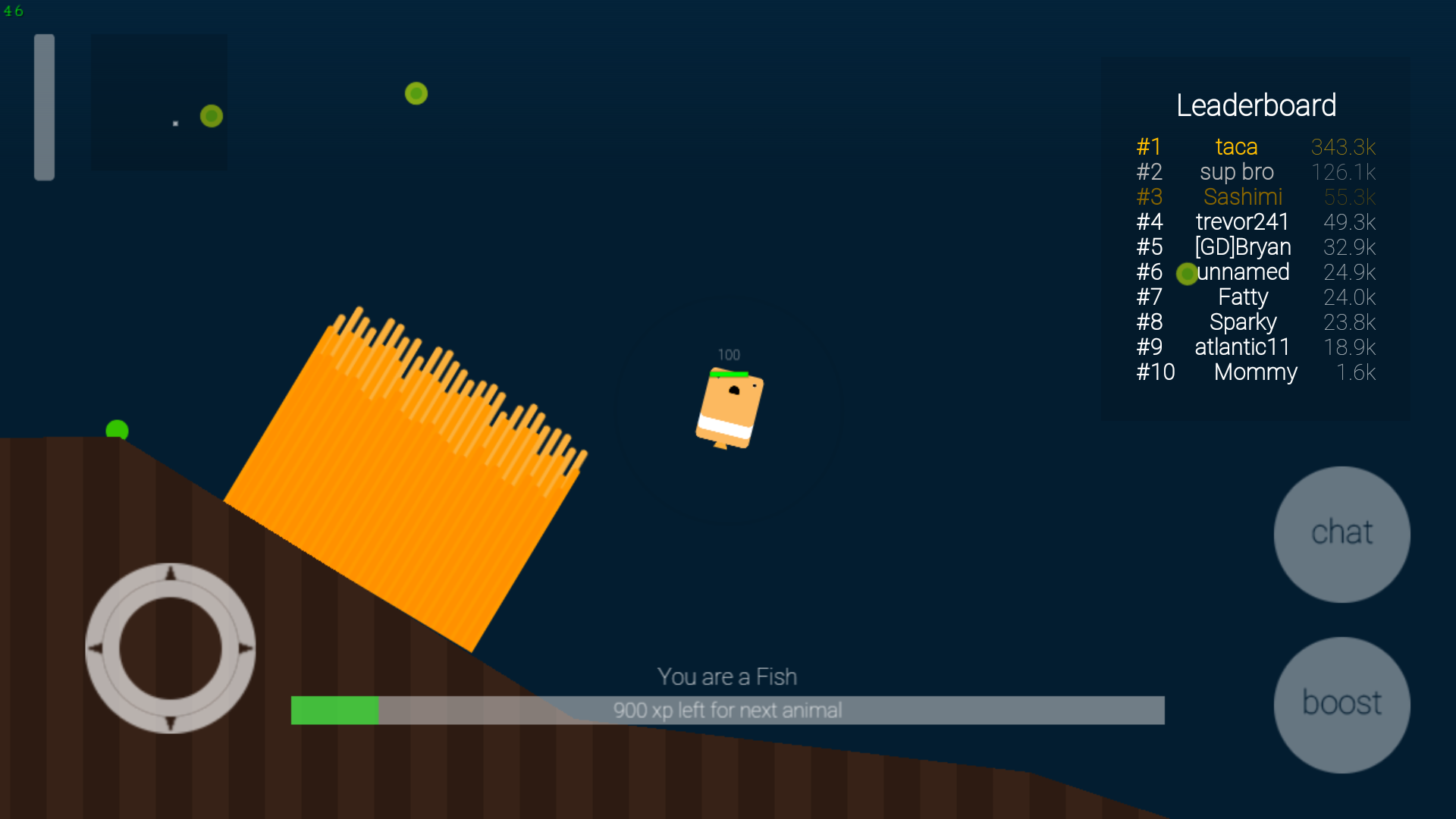1456x819 pixels.
Task: Click the vertical depth bar on the left
Action: point(45,106)
